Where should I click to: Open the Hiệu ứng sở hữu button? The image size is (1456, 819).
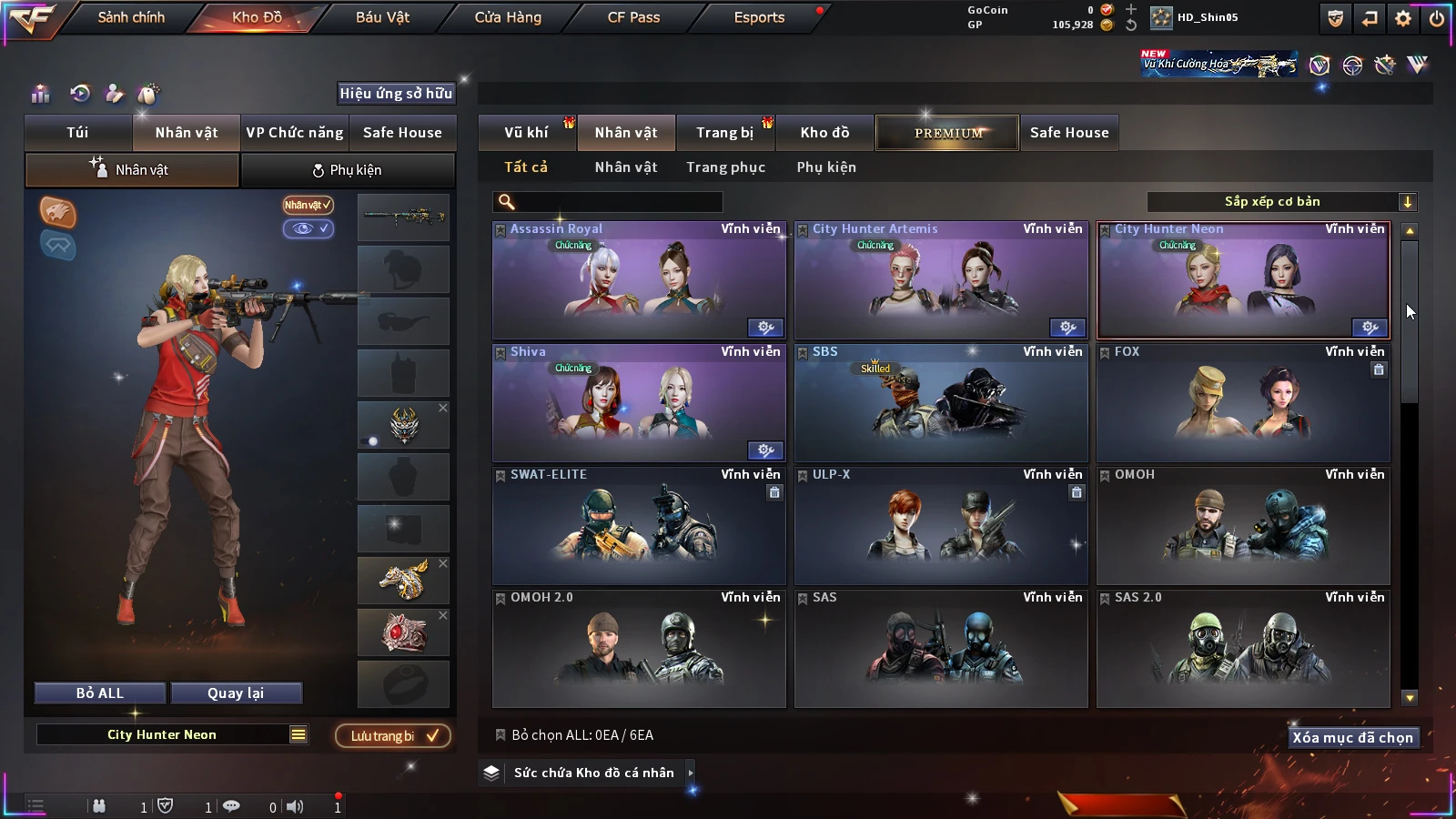pos(396,93)
